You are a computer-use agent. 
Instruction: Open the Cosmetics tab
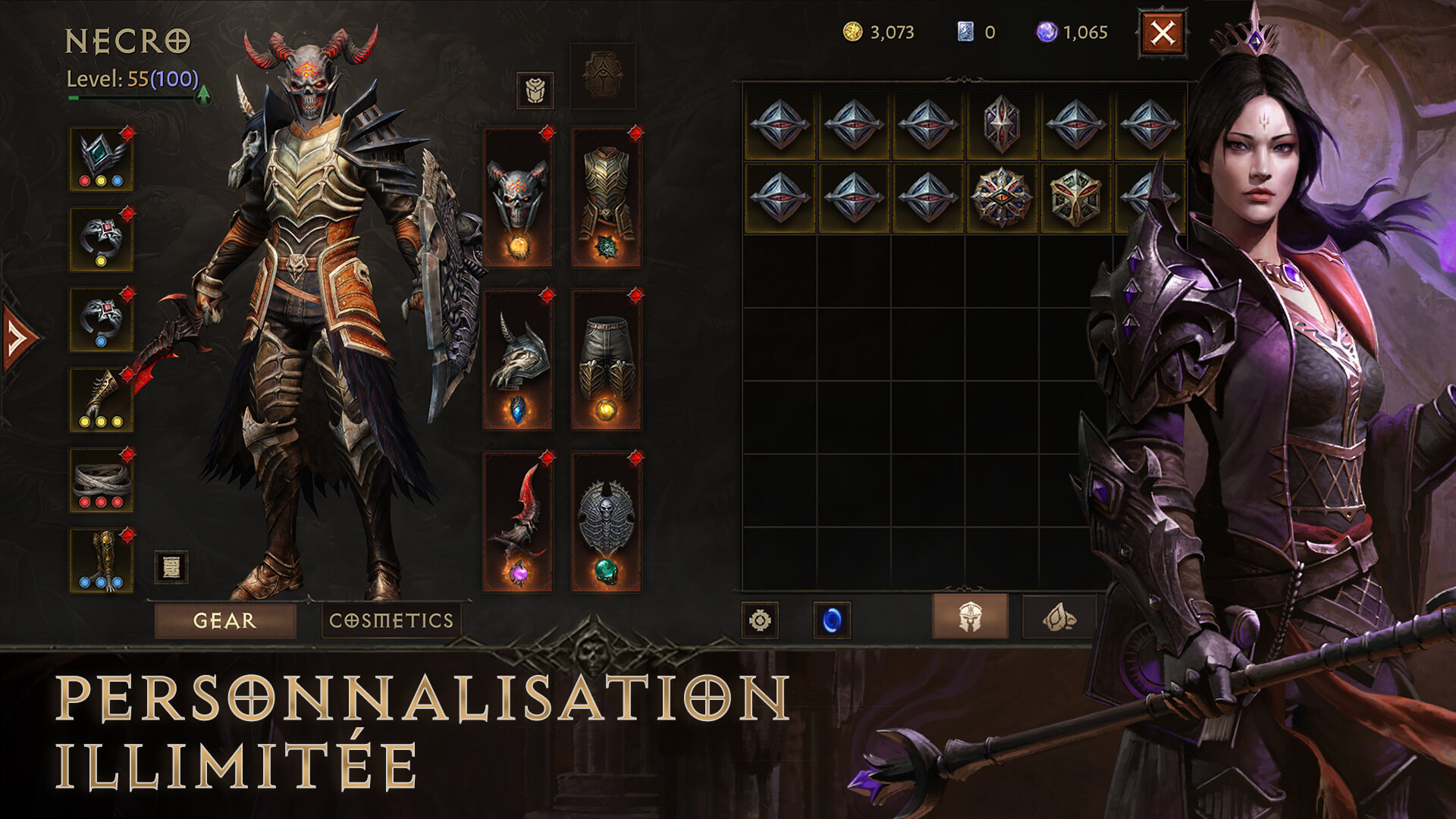[391, 620]
